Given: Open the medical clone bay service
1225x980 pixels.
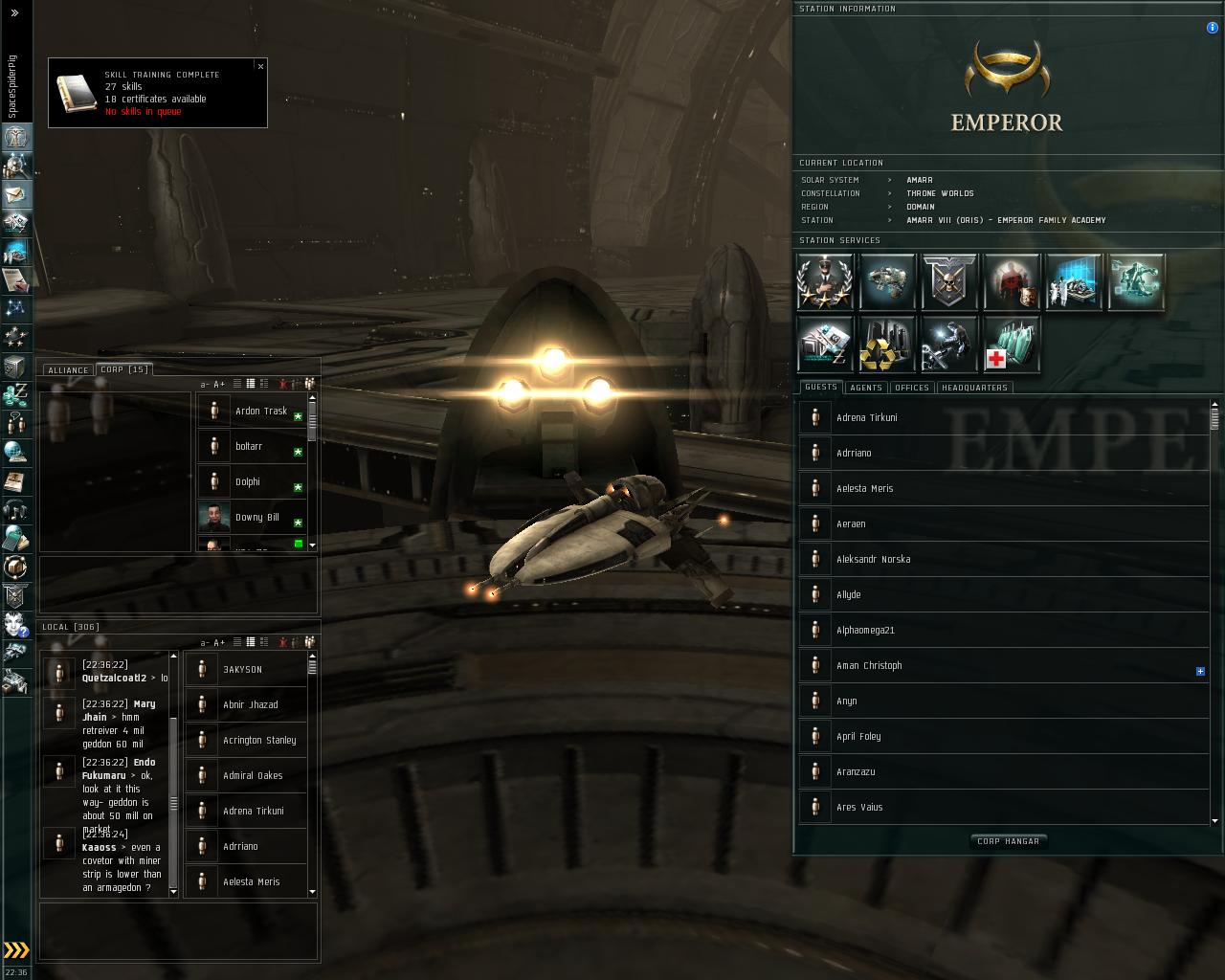Looking at the screenshot, I should (1012, 345).
